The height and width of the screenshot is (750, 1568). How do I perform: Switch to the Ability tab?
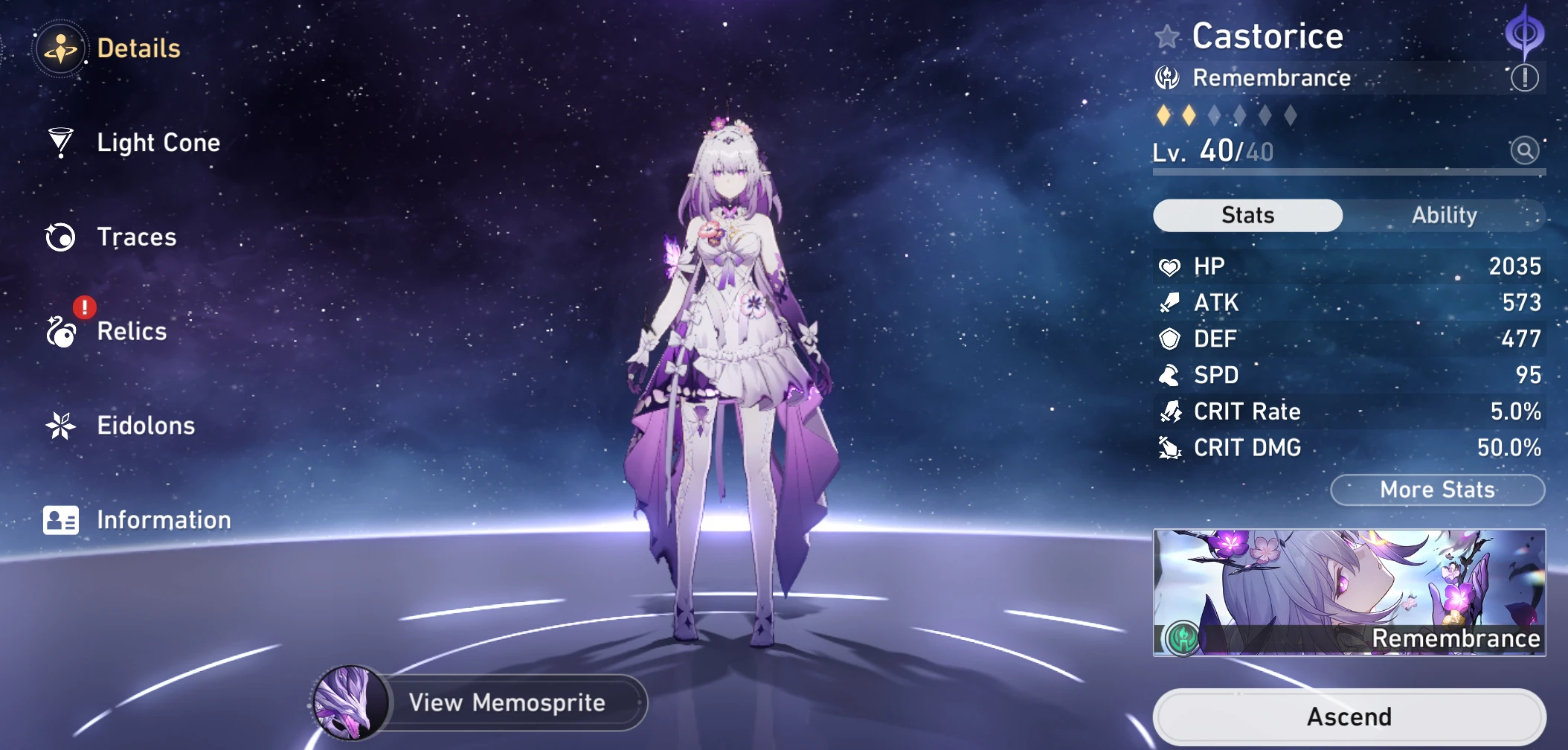[1444, 215]
